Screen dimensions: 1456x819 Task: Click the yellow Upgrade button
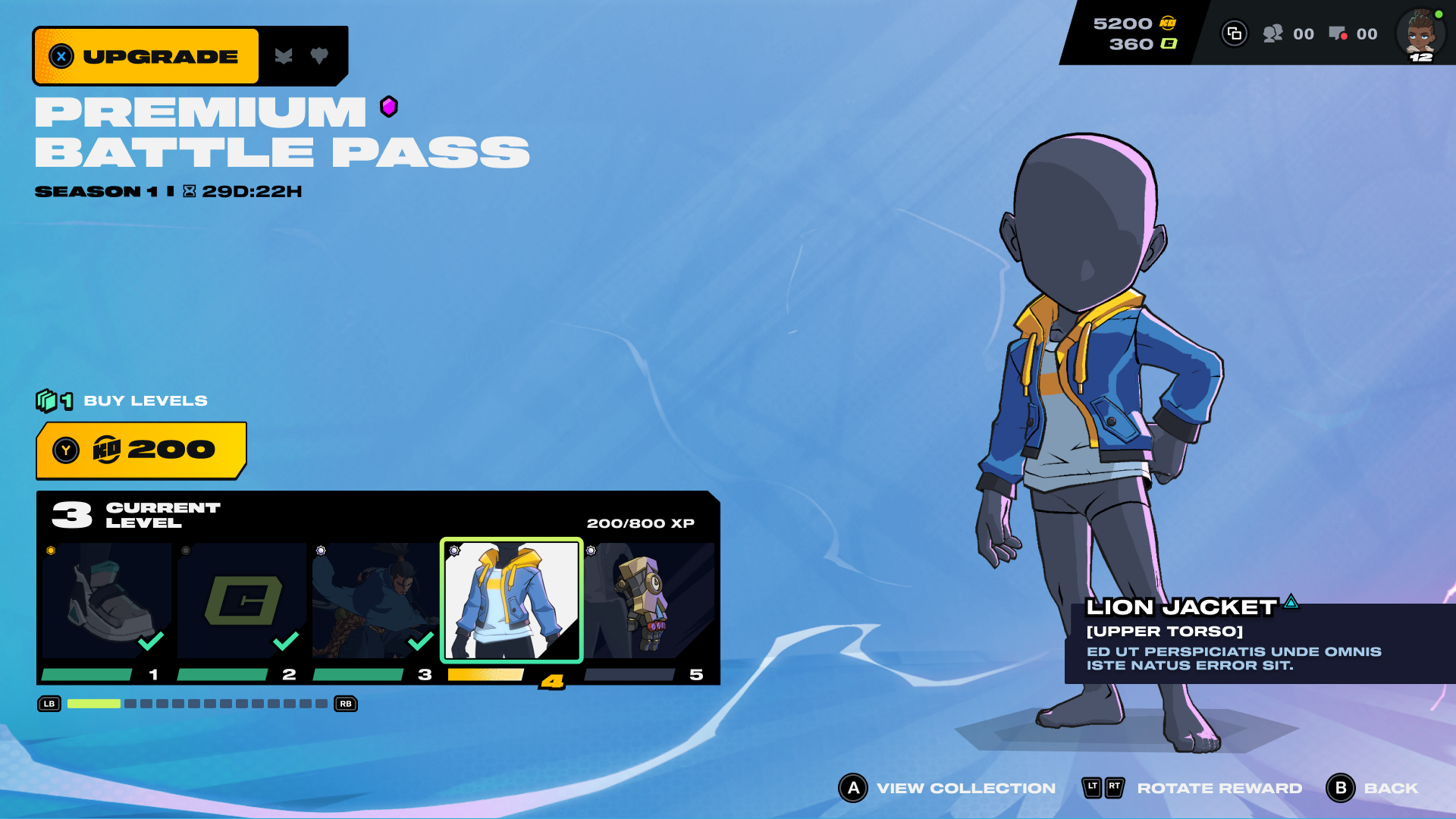click(x=146, y=56)
